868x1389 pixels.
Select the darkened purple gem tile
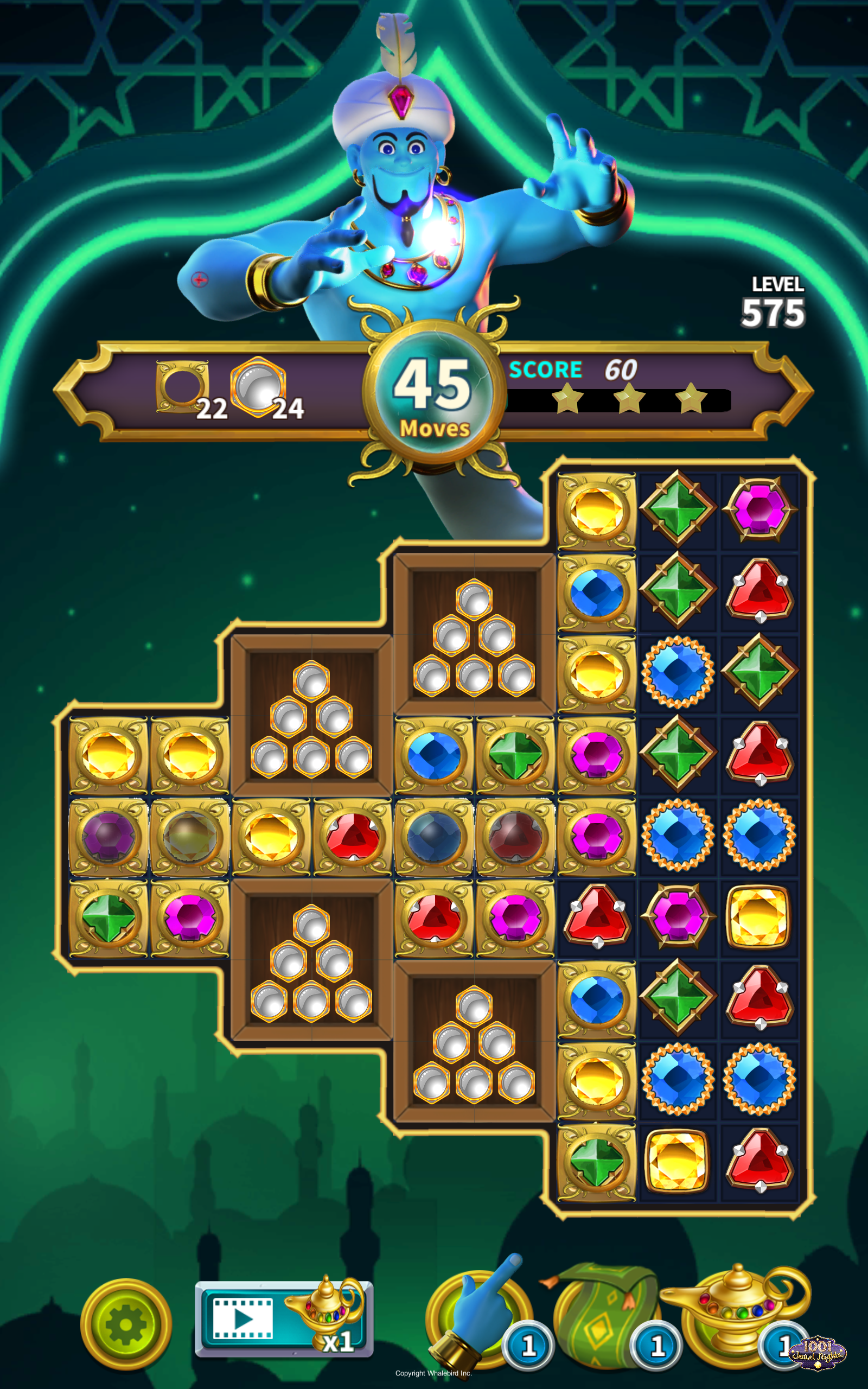tap(108, 836)
